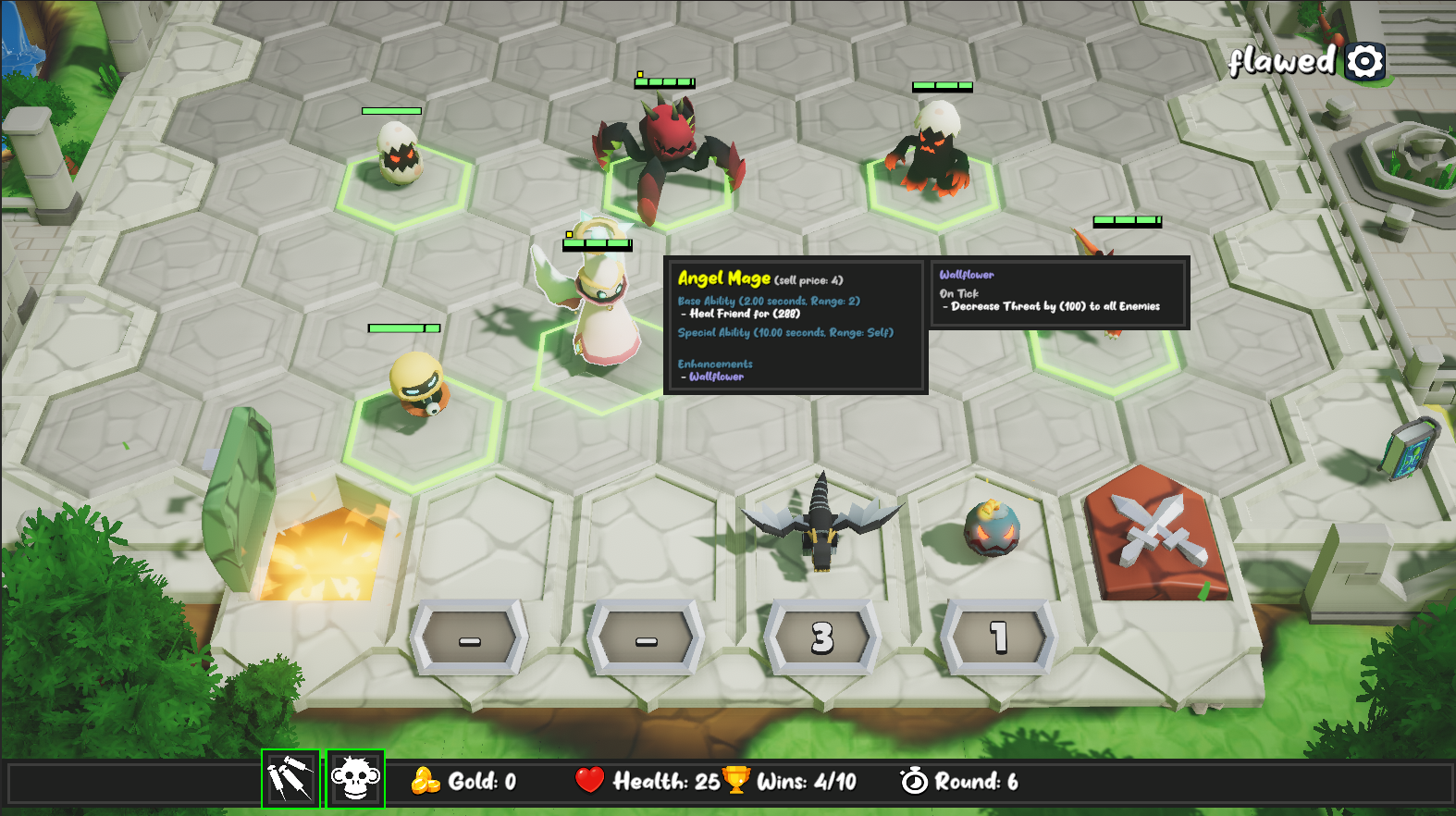
Task: Click the Angel Mage health bar
Action: pyautogui.click(x=596, y=245)
